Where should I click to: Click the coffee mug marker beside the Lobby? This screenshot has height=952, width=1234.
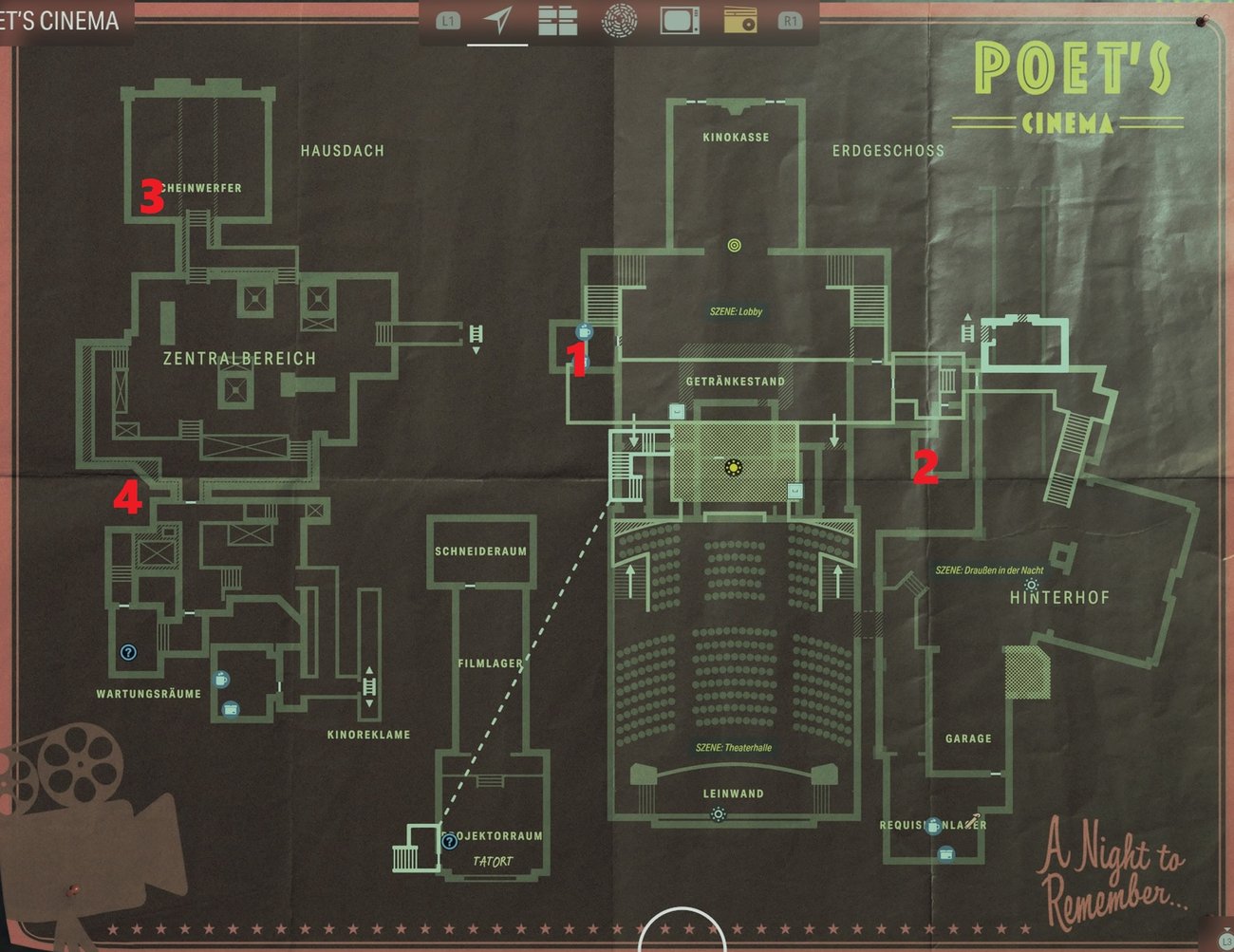pos(584,331)
